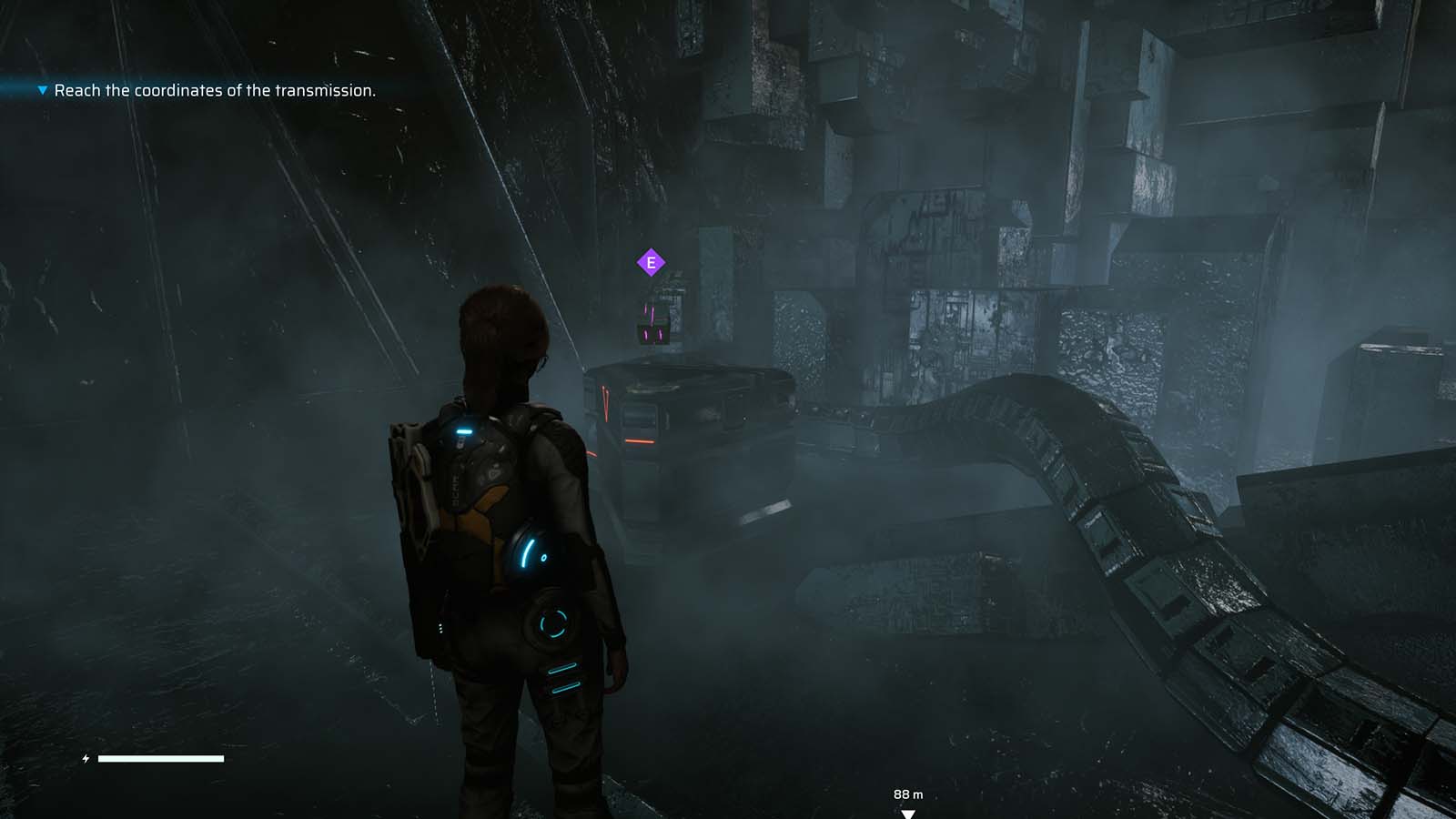The height and width of the screenshot is (819, 1456).
Task: Select the lightning energy icon near the stamina bar
Action: (86, 756)
